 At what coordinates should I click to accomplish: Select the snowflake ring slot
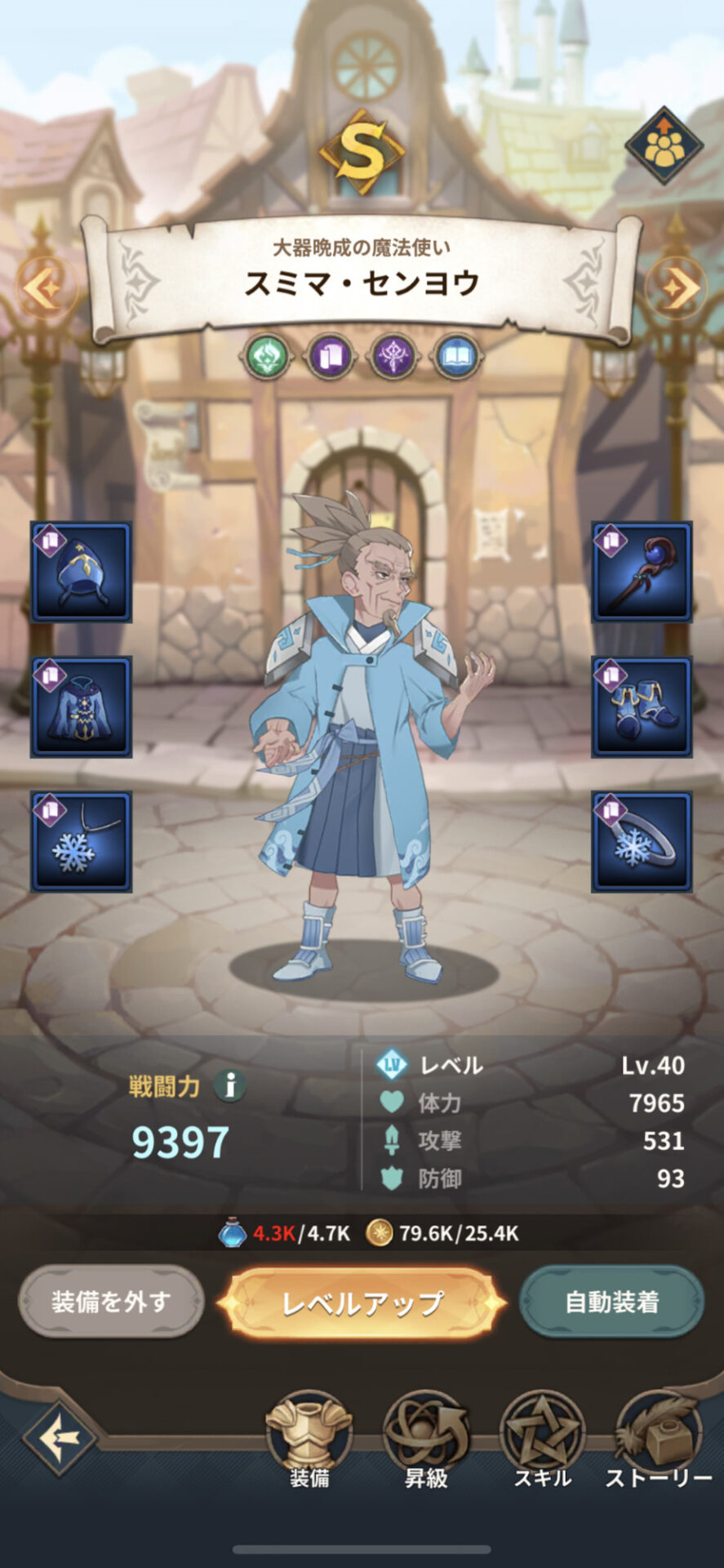click(x=642, y=841)
